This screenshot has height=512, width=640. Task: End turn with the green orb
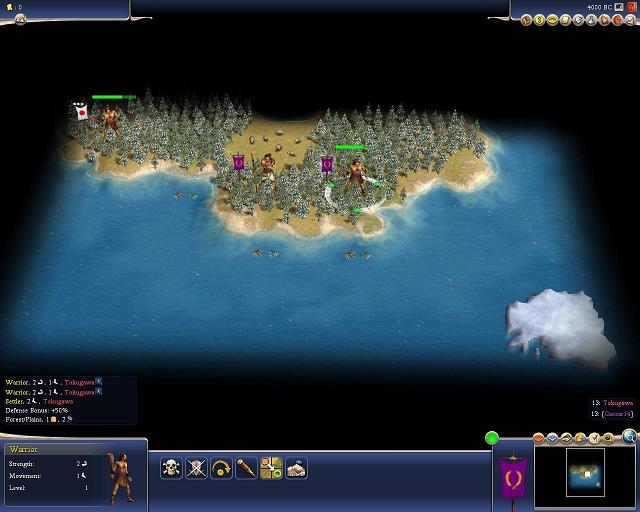[x=491, y=438]
